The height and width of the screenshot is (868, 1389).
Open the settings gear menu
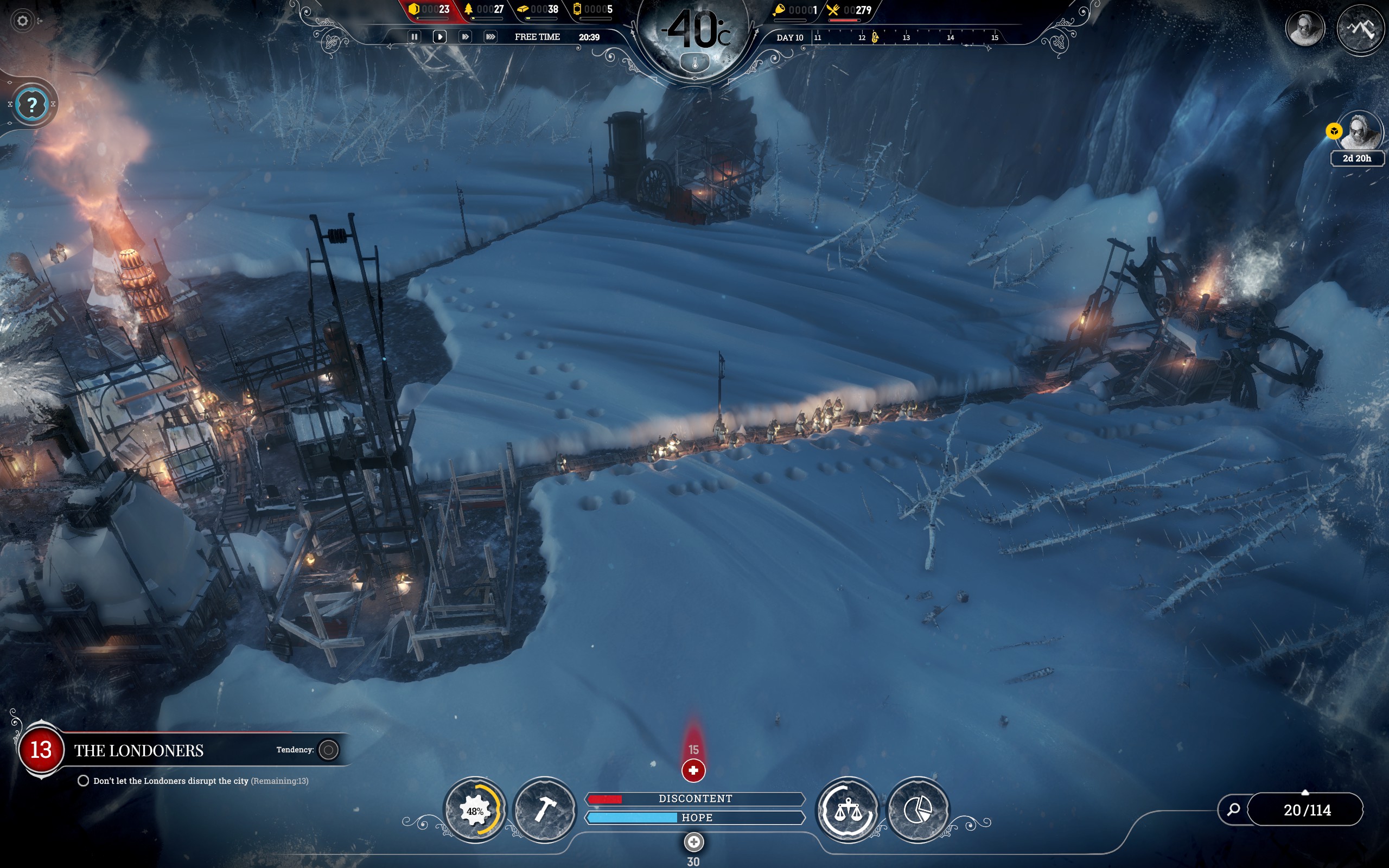[x=22, y=21]
